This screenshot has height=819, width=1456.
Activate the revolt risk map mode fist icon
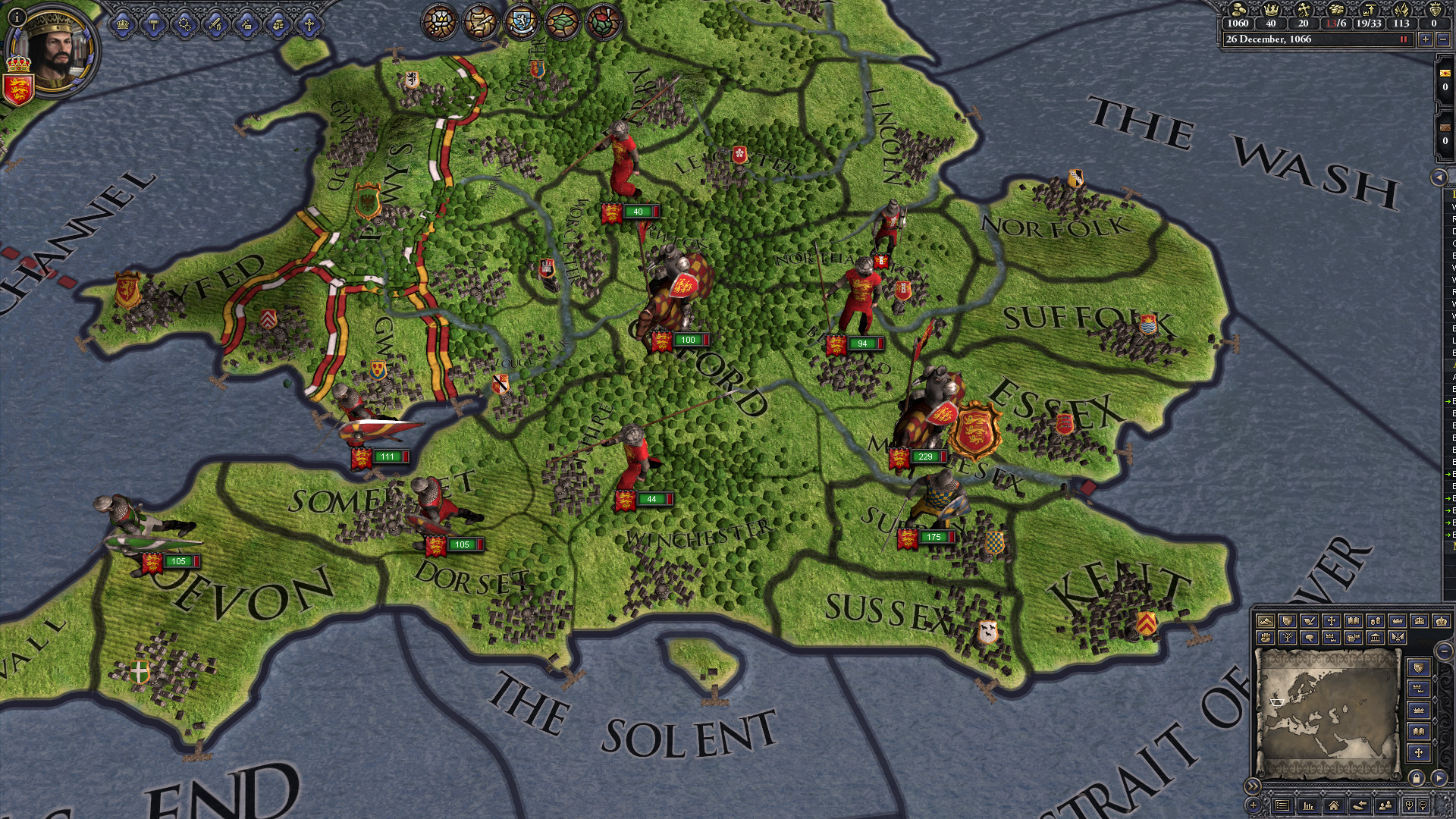tap(1266, 639)
